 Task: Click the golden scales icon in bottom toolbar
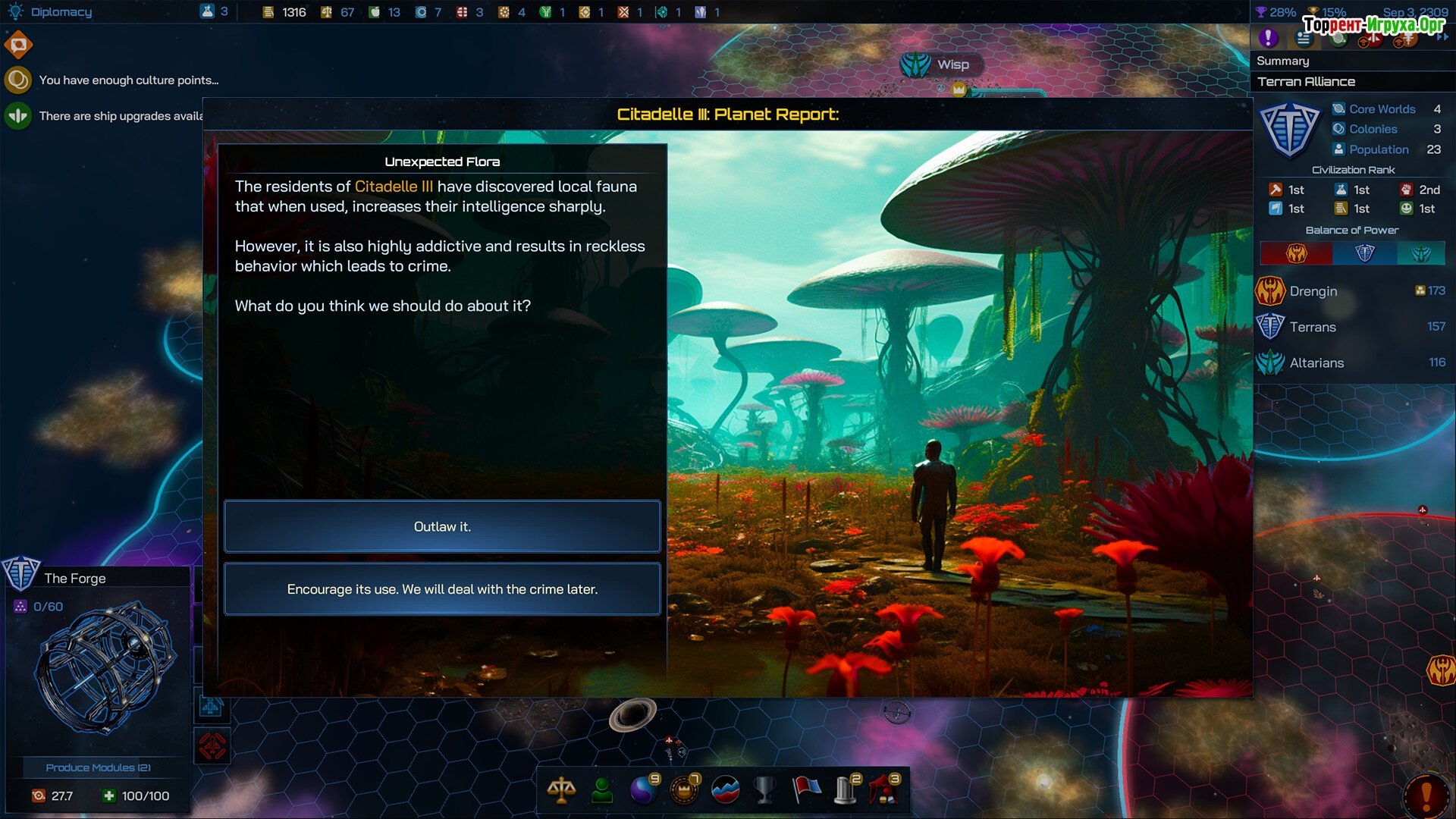pyautogui.click(x=561, y=789)
